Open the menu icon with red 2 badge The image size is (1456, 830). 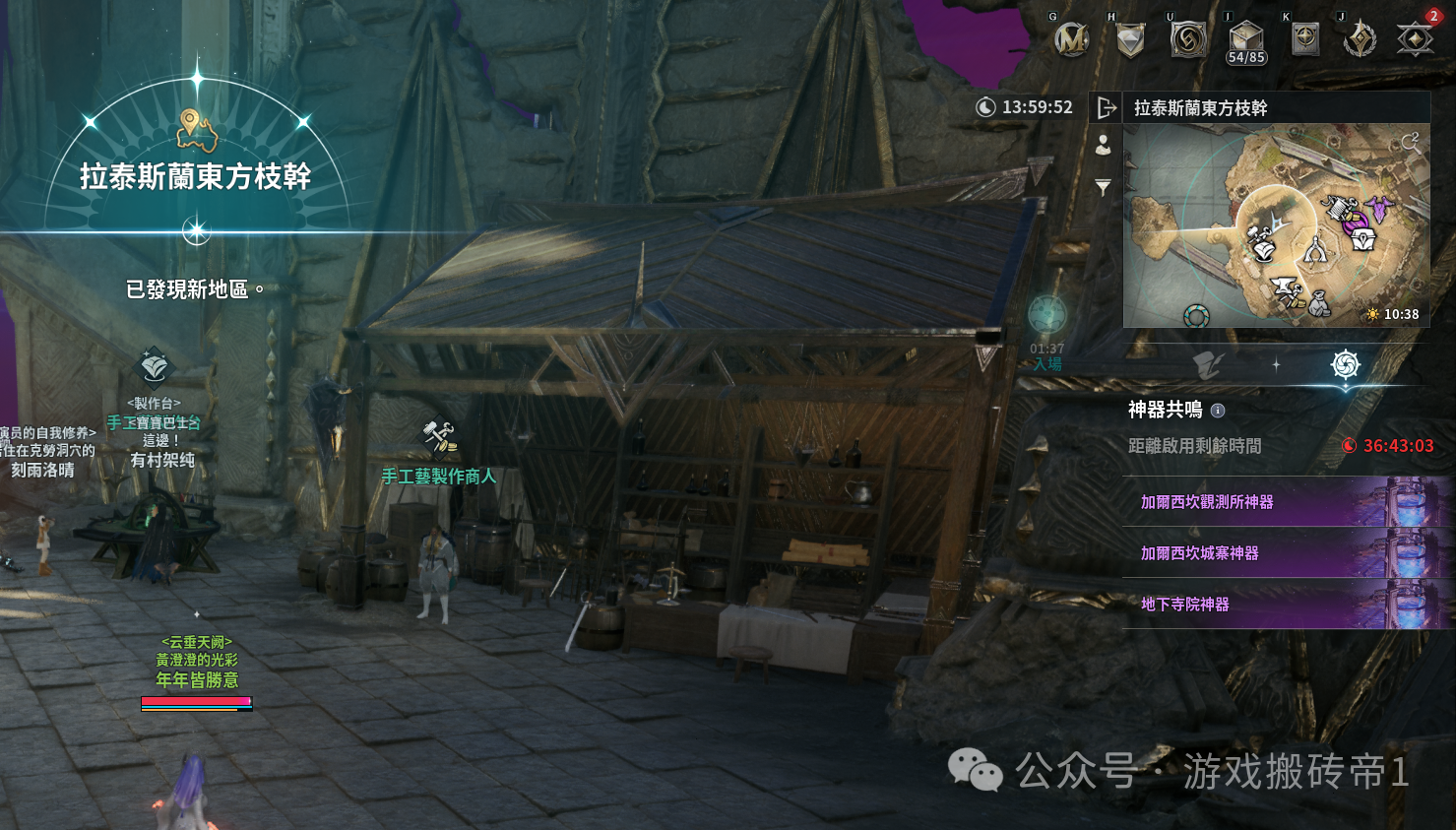[x=1416, y=39]
